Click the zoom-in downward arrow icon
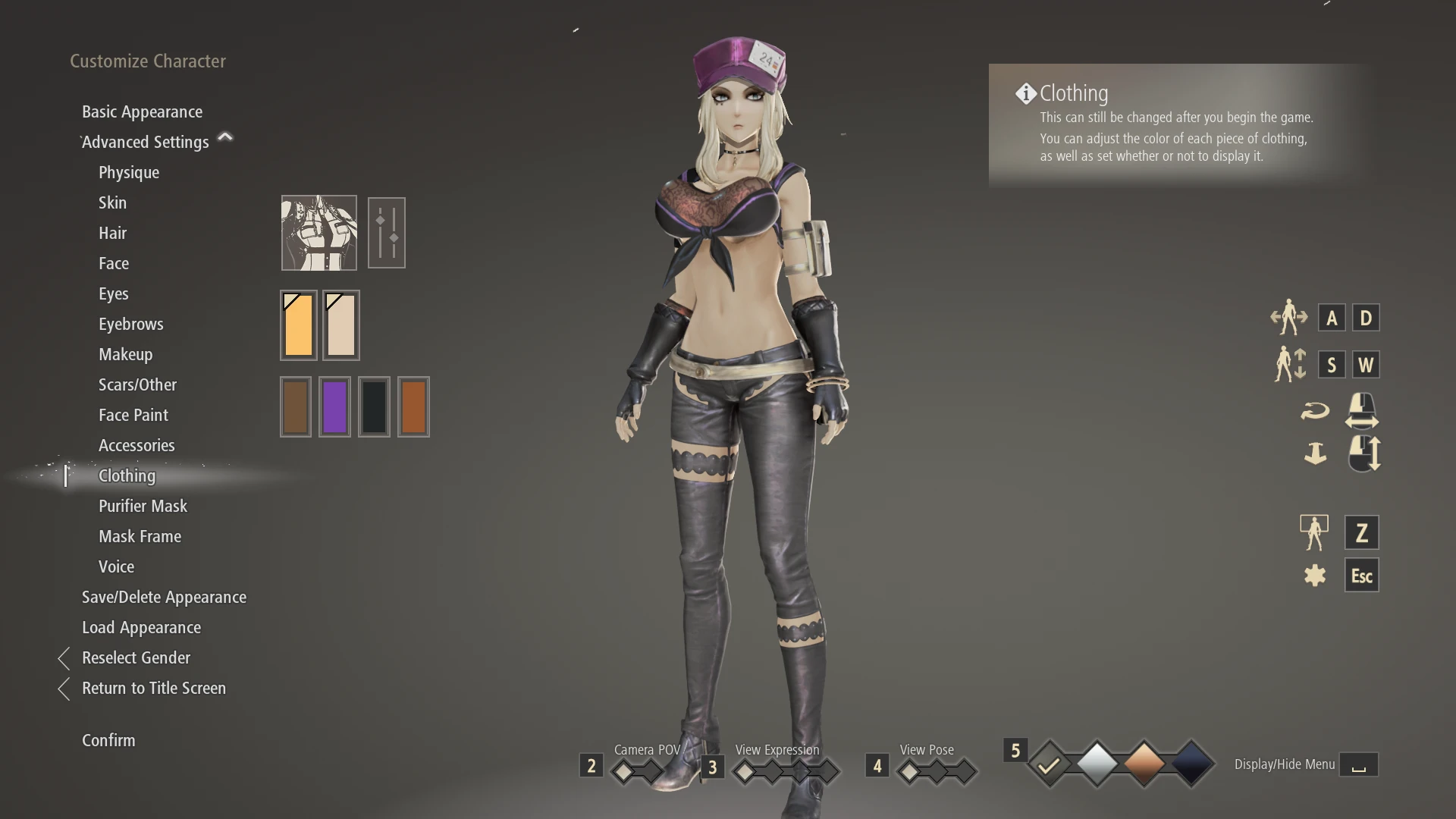The image size is (1456, 819). click(x=1316, y=453)
